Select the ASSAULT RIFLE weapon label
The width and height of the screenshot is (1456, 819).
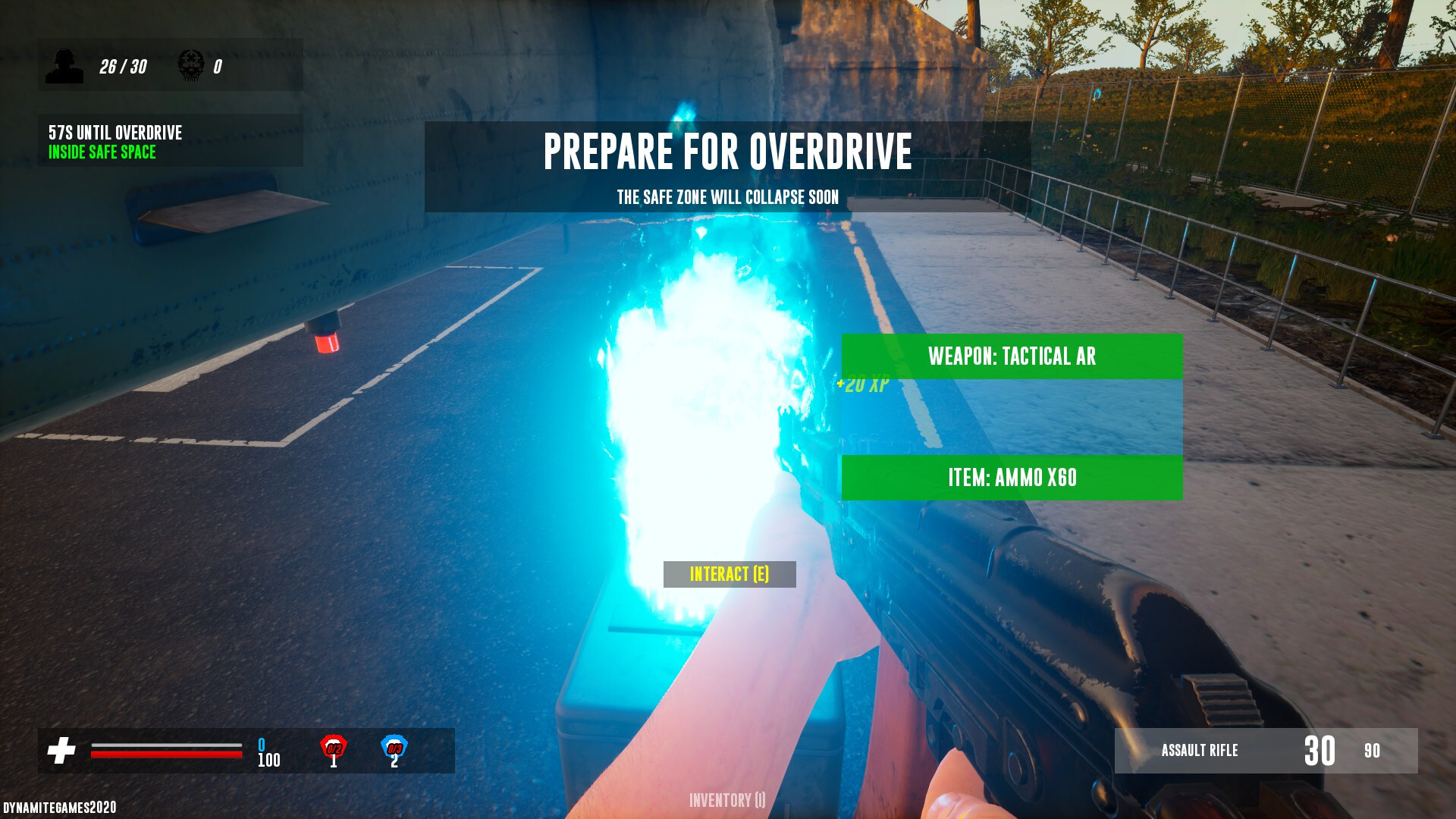[x=1200, y=752]
